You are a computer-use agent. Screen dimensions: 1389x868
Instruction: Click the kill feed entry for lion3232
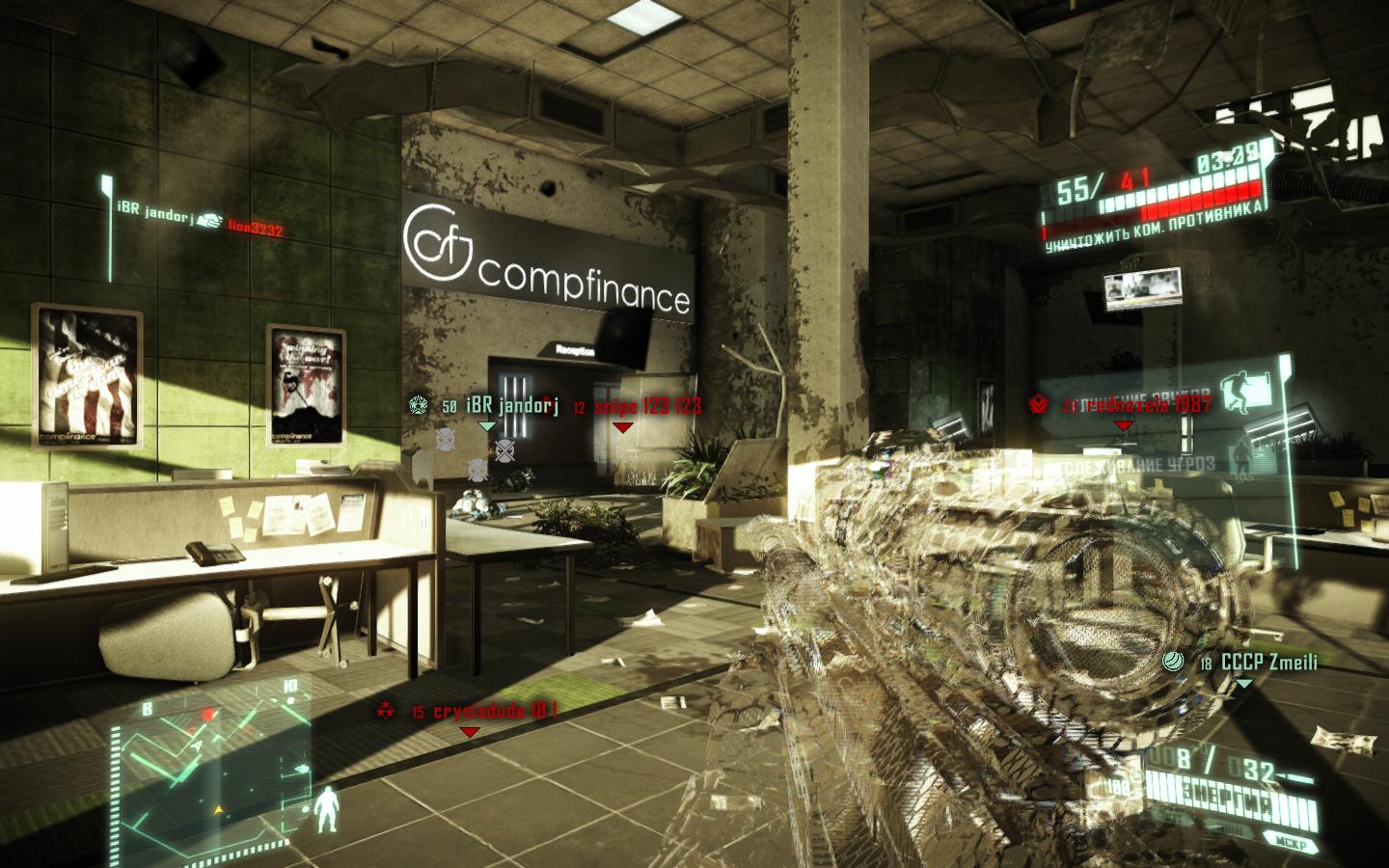tap(255, 228)
